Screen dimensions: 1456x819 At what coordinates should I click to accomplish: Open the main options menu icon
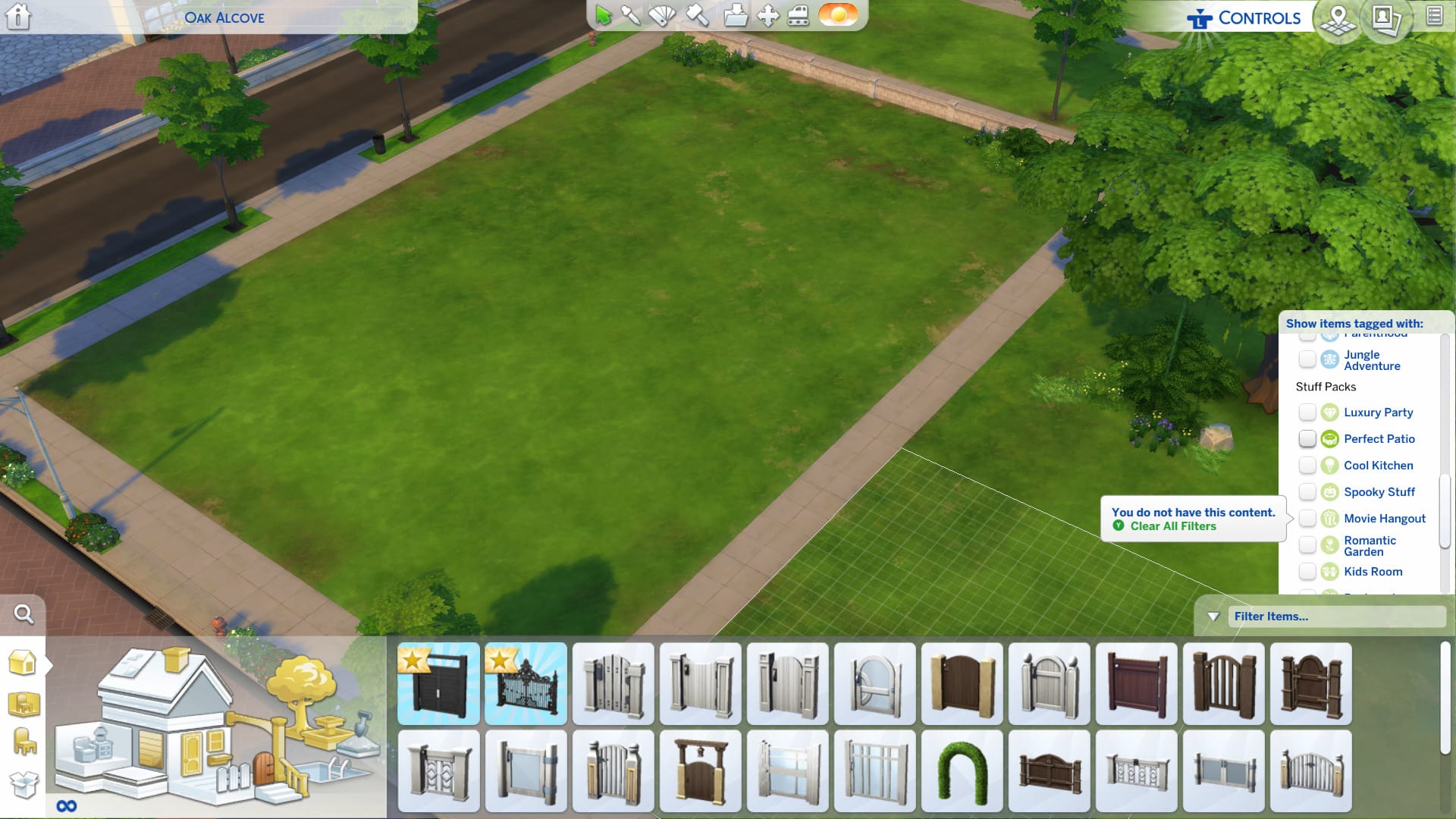point(1434,16)
